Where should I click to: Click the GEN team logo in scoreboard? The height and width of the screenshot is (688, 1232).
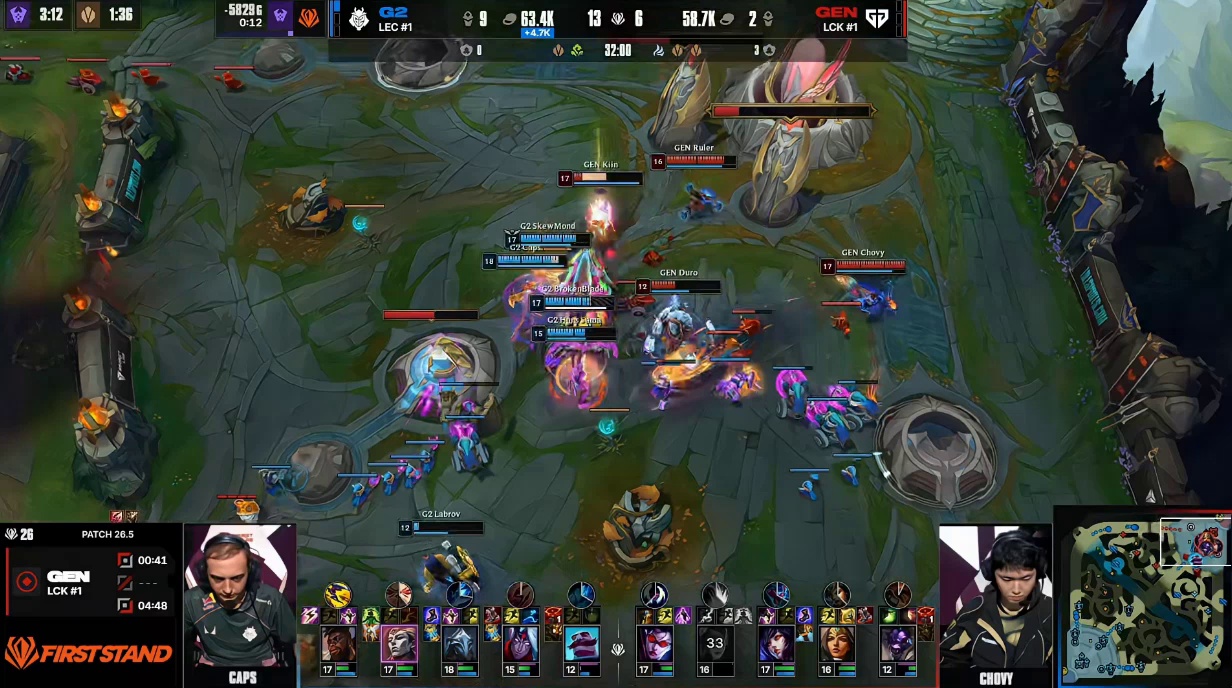tap(877, 18)
